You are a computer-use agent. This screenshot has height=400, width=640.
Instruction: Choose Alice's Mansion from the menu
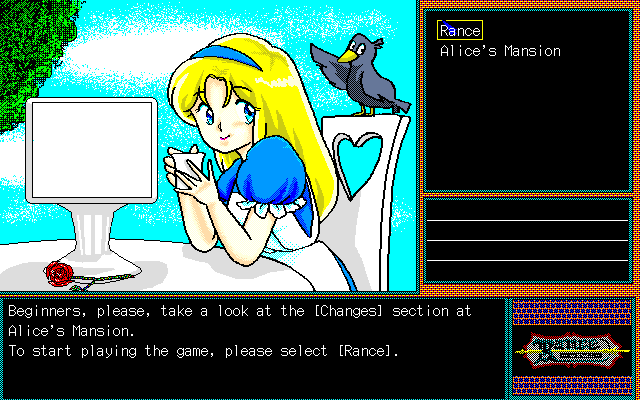tap(500, 51)
